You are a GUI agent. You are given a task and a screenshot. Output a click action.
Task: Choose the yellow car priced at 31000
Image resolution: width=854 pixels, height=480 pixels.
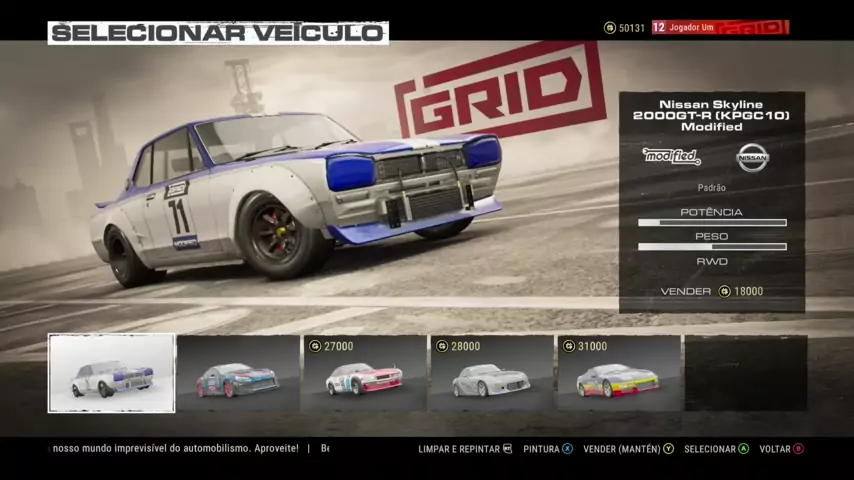618,374
